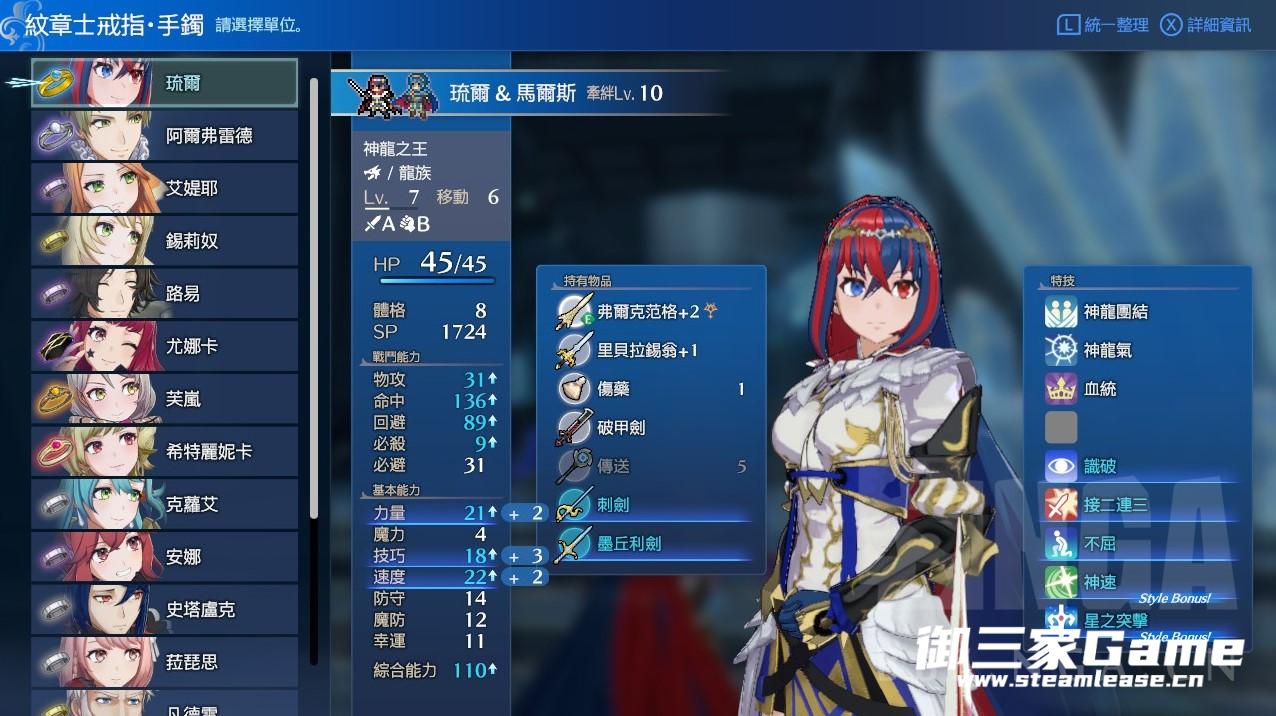Choose 安娜 from the unit list
The height and width of the screenshot is (716, 1276).
(165, 557)
